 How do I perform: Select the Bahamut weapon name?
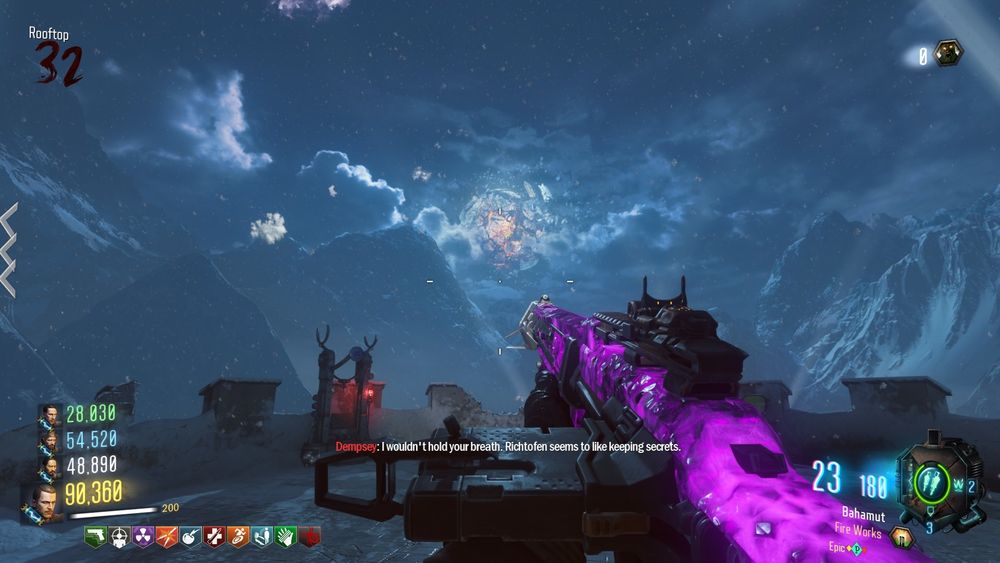[x=861, y=515]
